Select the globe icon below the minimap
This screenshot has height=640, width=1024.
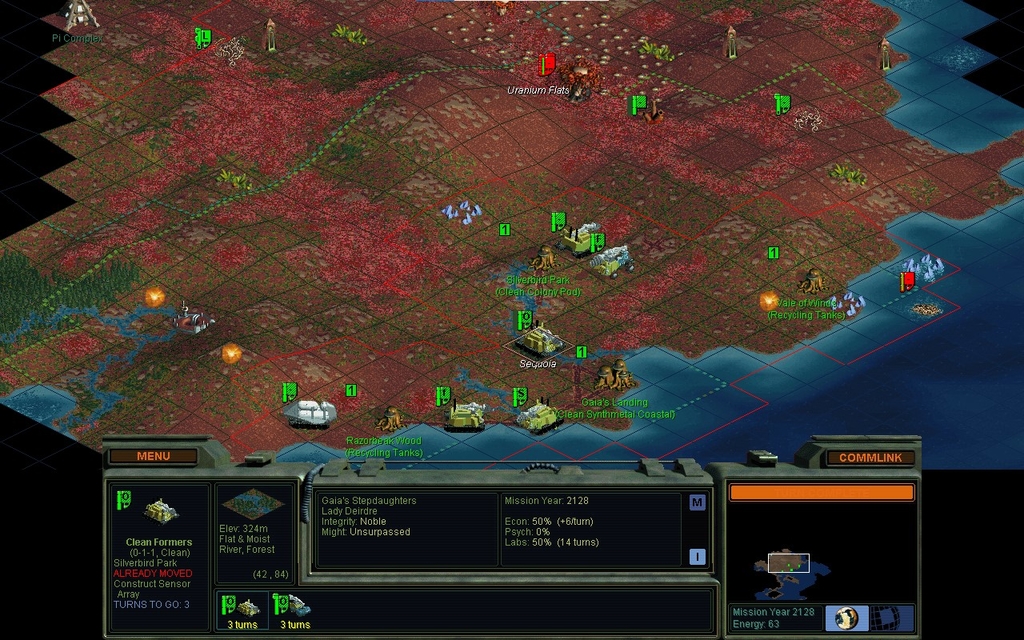tap(847, 617)
